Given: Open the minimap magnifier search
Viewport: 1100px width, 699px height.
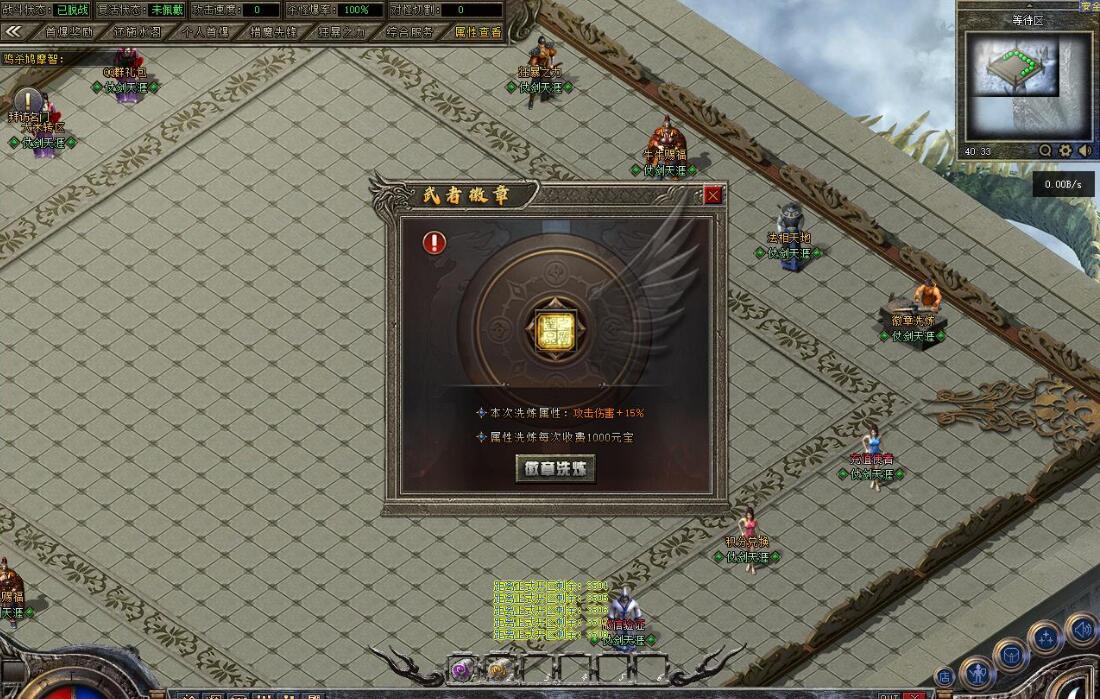Looking at the screenshot, I should point(1045,151).
